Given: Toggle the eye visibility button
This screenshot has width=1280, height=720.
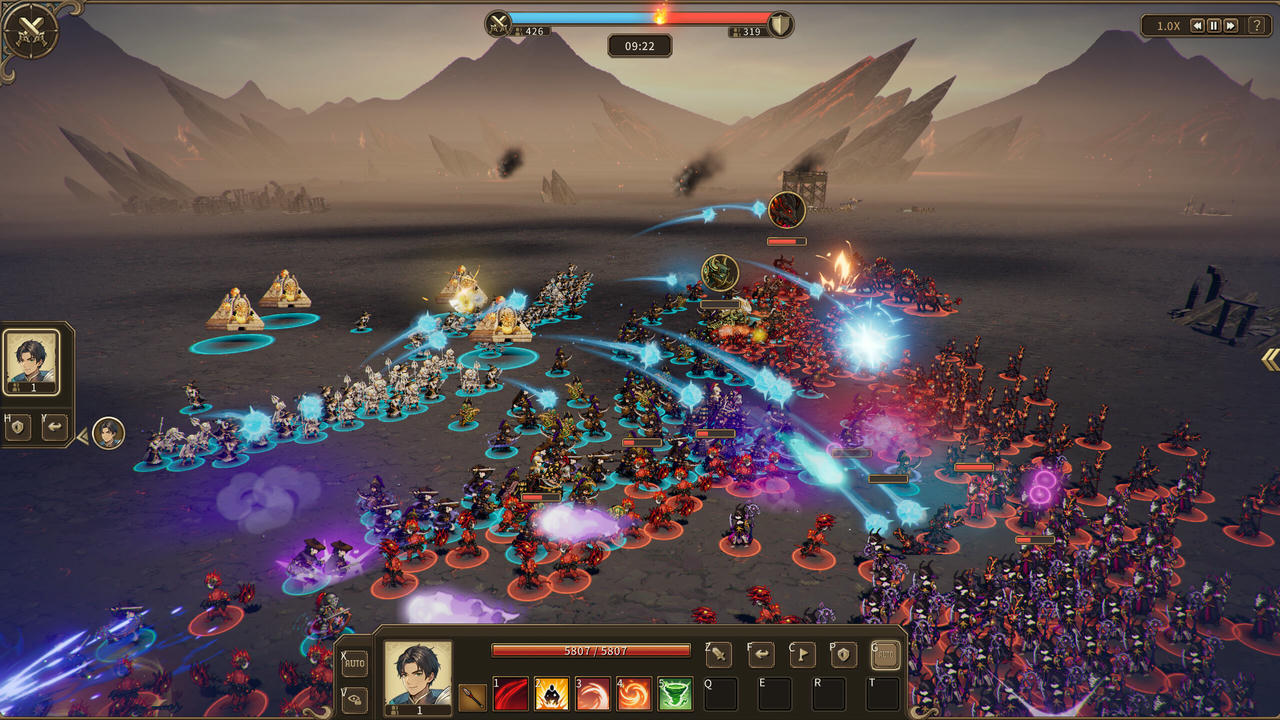Looking at the screenshot, I should pyautogui.click(x=355, y=699).
